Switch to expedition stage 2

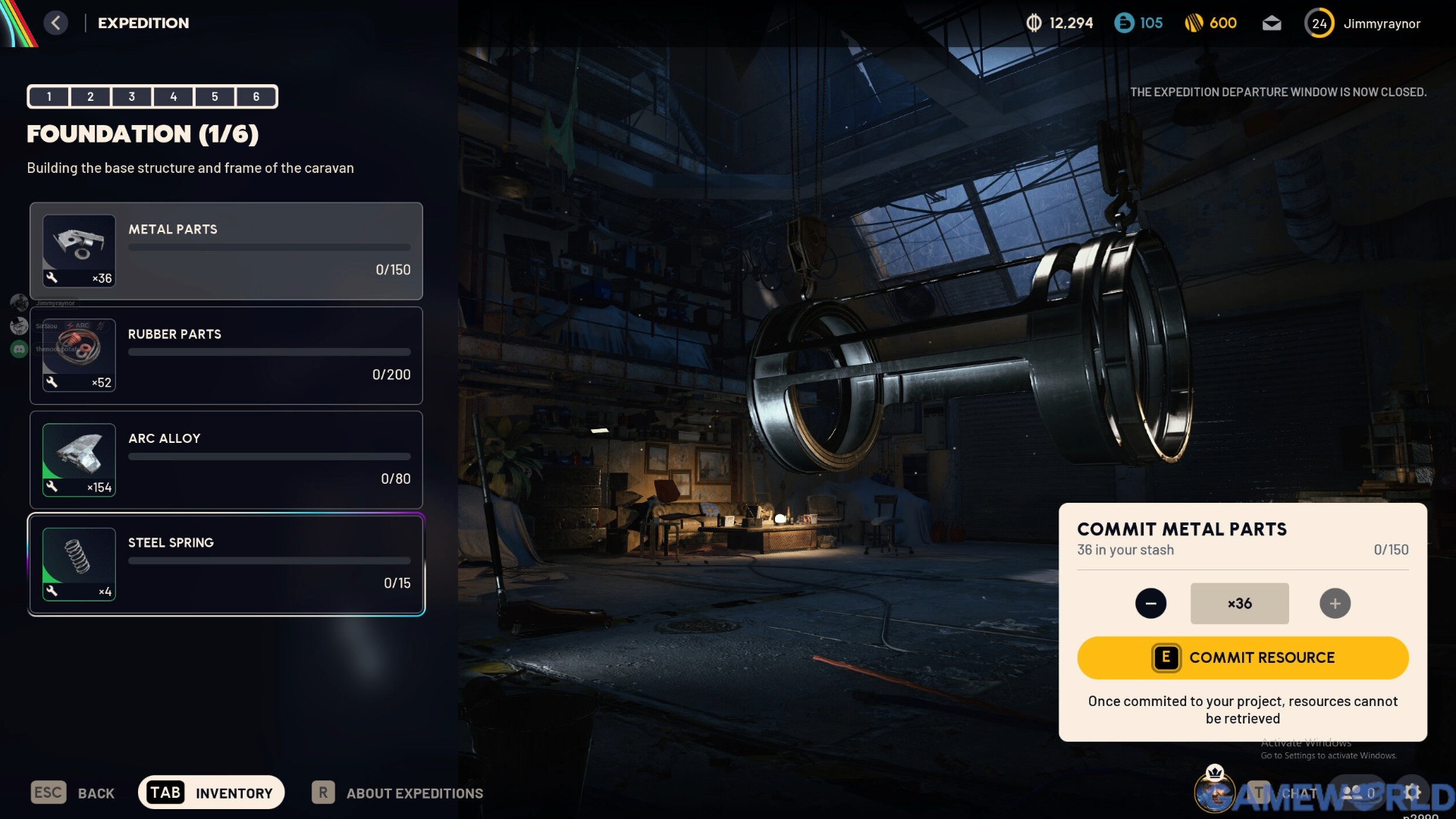(x=90, y=96)
